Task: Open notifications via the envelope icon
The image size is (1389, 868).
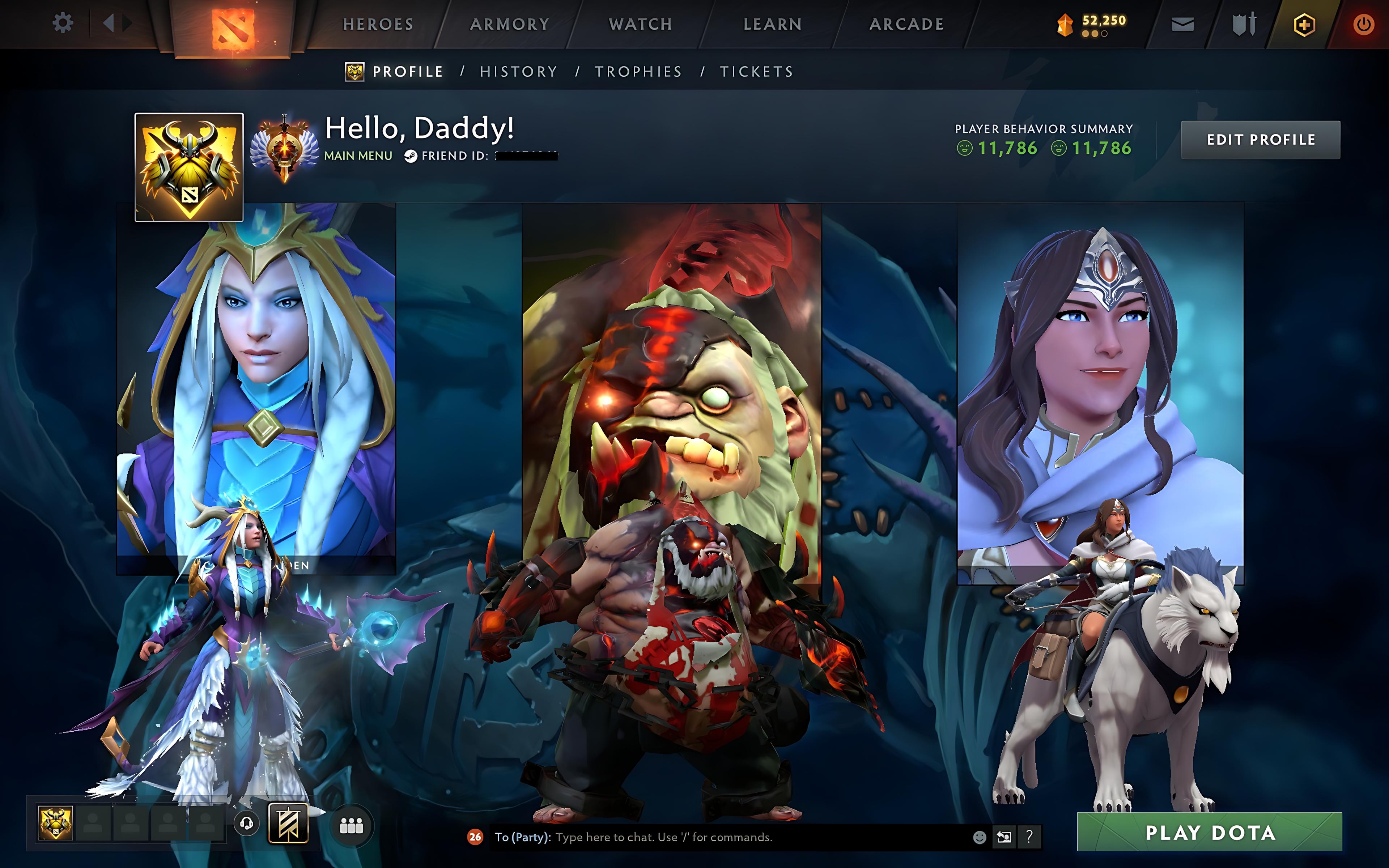Action: 1182,24
